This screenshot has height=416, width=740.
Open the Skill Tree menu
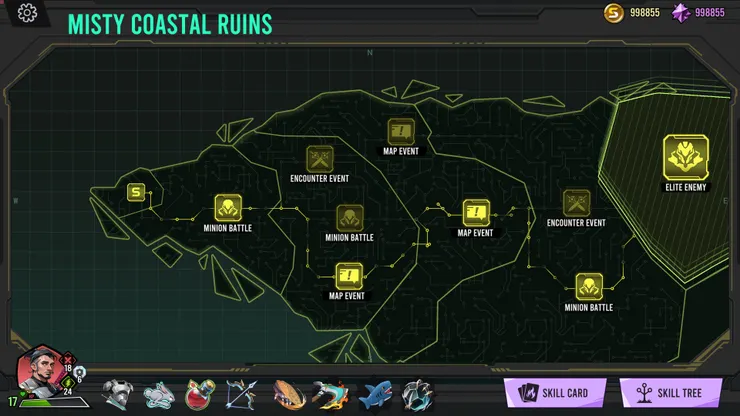point(671,392)
